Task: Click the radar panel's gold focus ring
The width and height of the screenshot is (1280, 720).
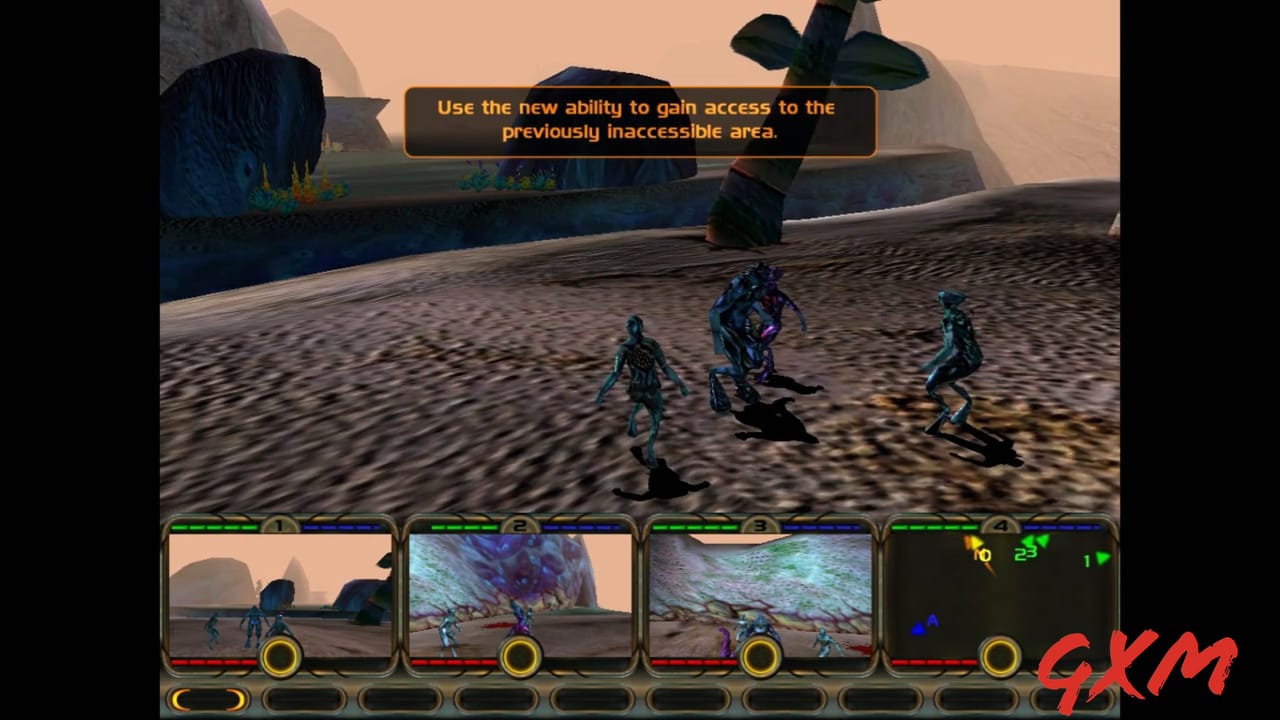Action: (x=999, y=658)
